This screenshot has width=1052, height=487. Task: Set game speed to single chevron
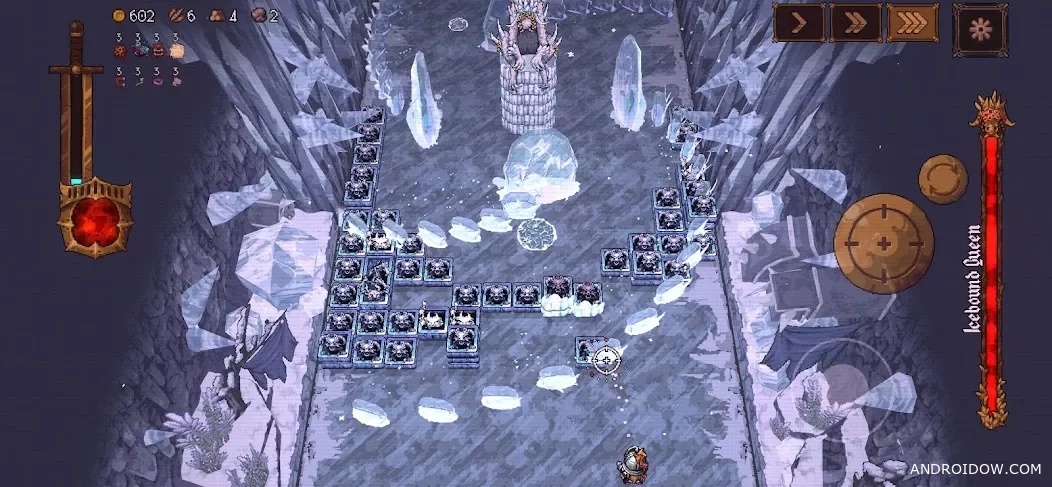coord(799,23)
